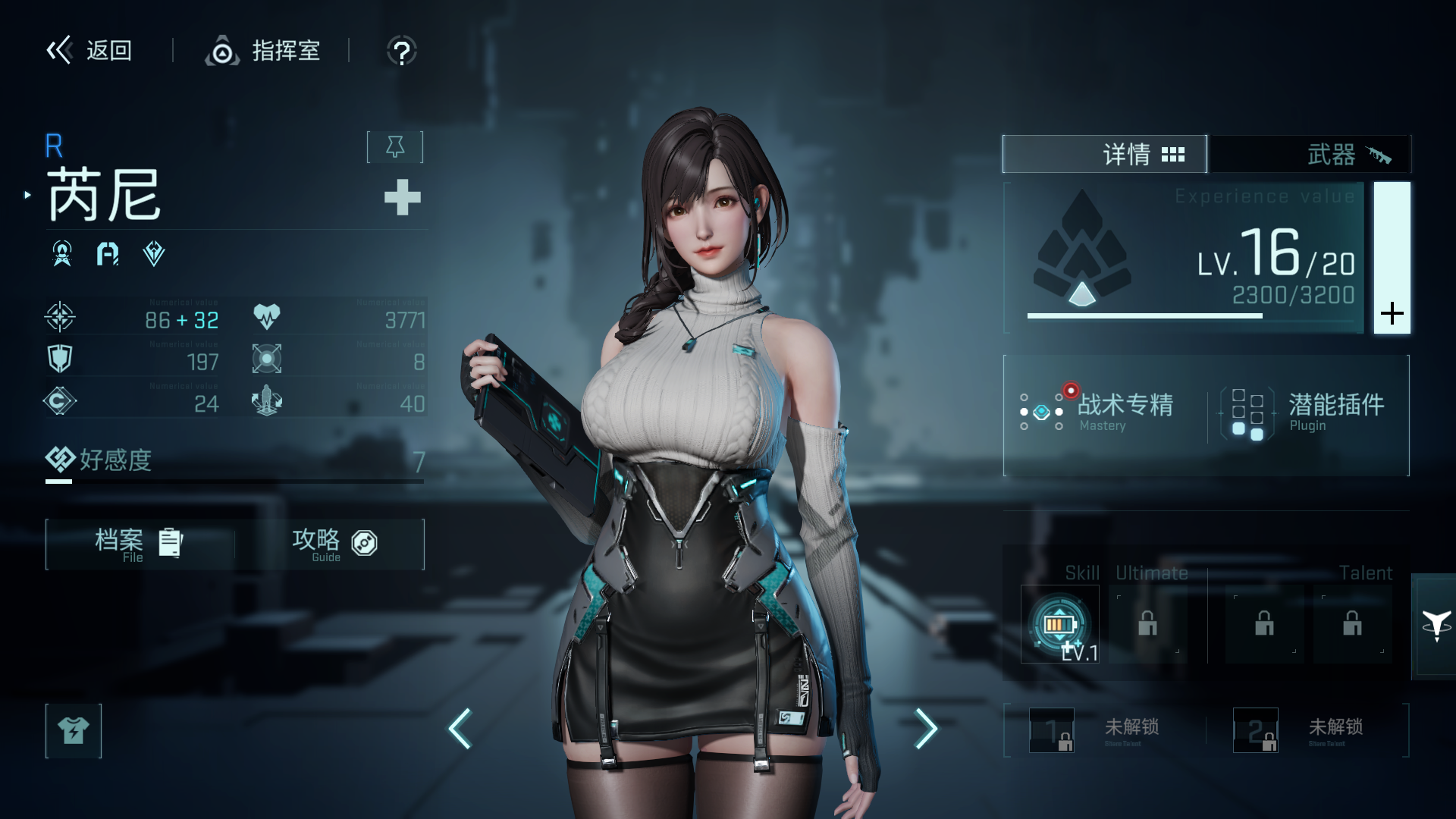1456x819 pixels.
Task: Show the next character with right arrow
Action: (925, 729)
